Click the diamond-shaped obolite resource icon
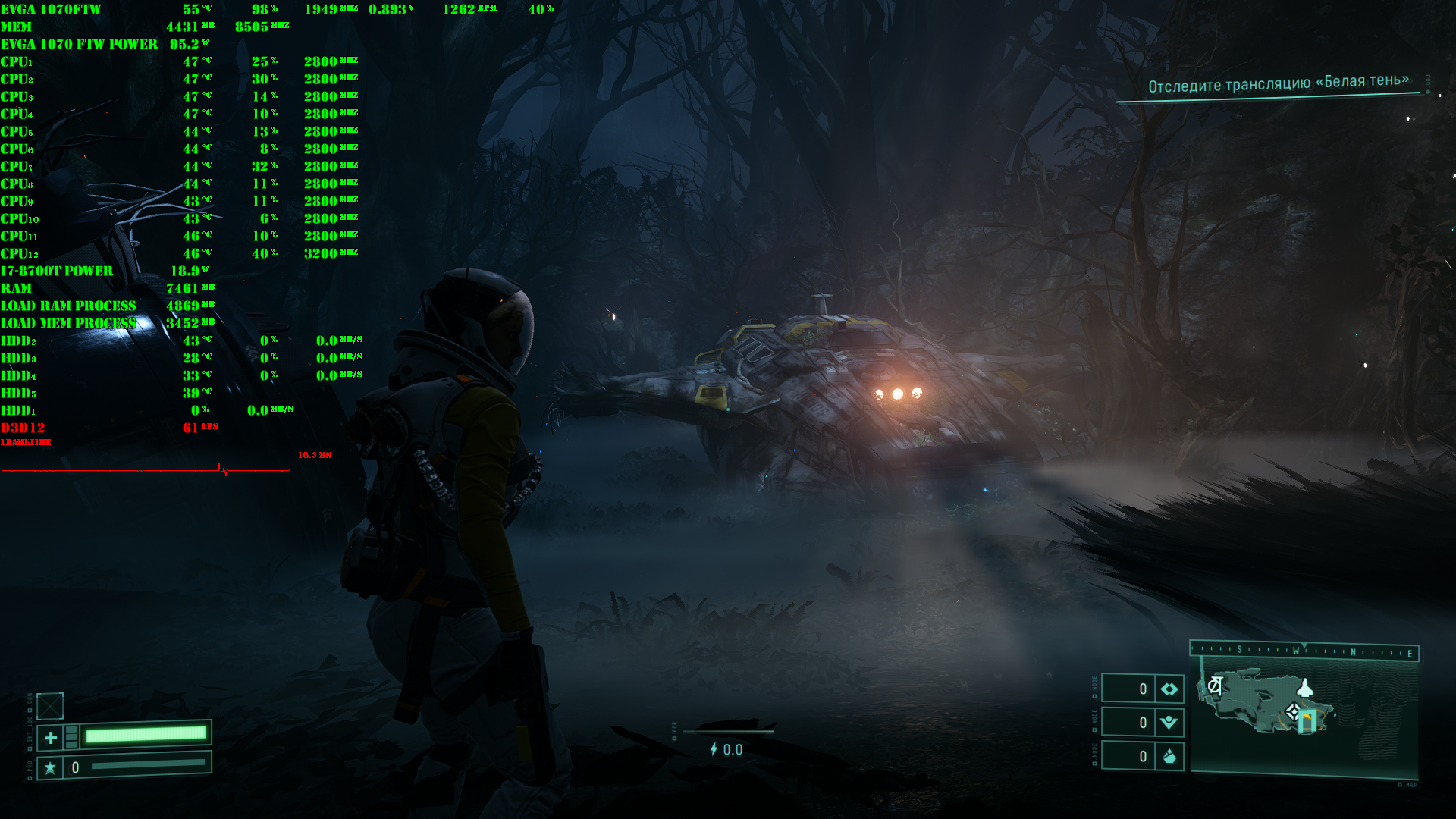This screenshot has height=819, width=1456. click(1169, 689)
